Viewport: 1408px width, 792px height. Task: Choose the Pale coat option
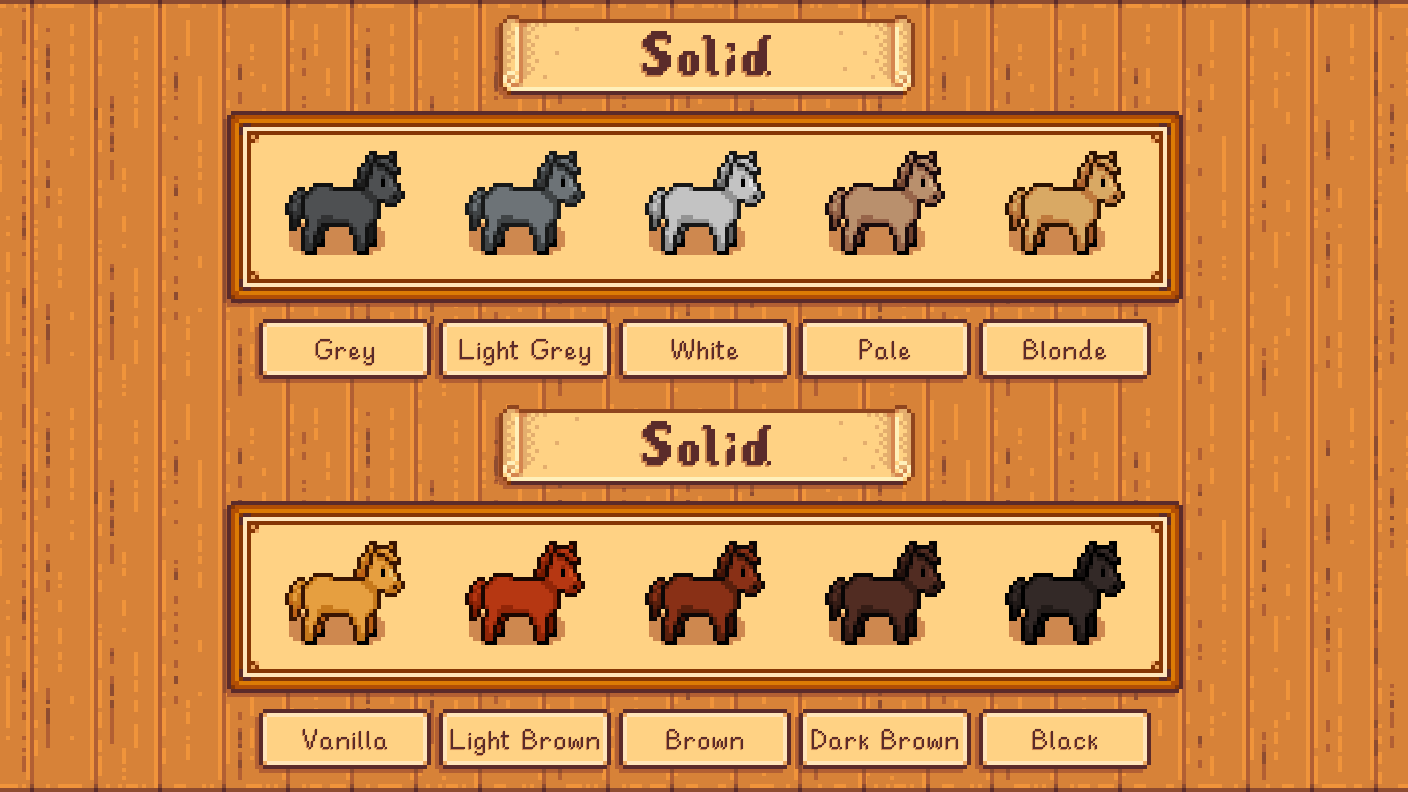[x=884, y=350]
